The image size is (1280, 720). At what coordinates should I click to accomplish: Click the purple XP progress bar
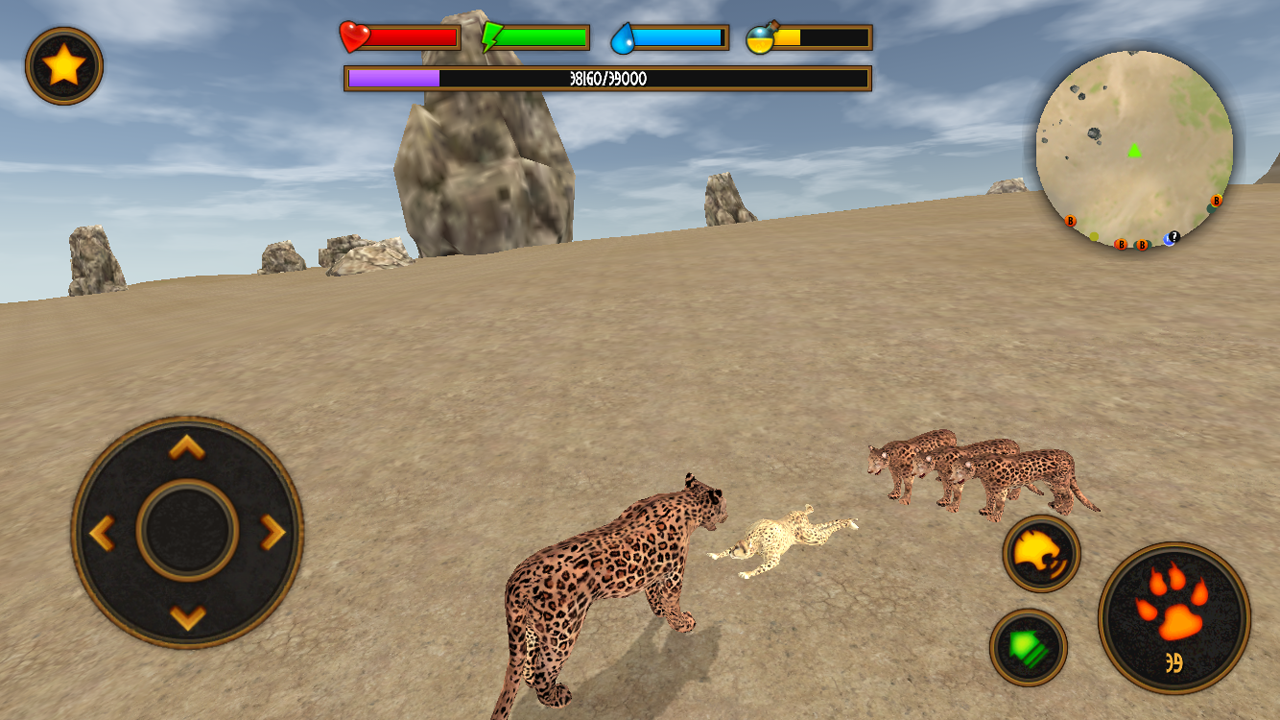coord(395,76)
